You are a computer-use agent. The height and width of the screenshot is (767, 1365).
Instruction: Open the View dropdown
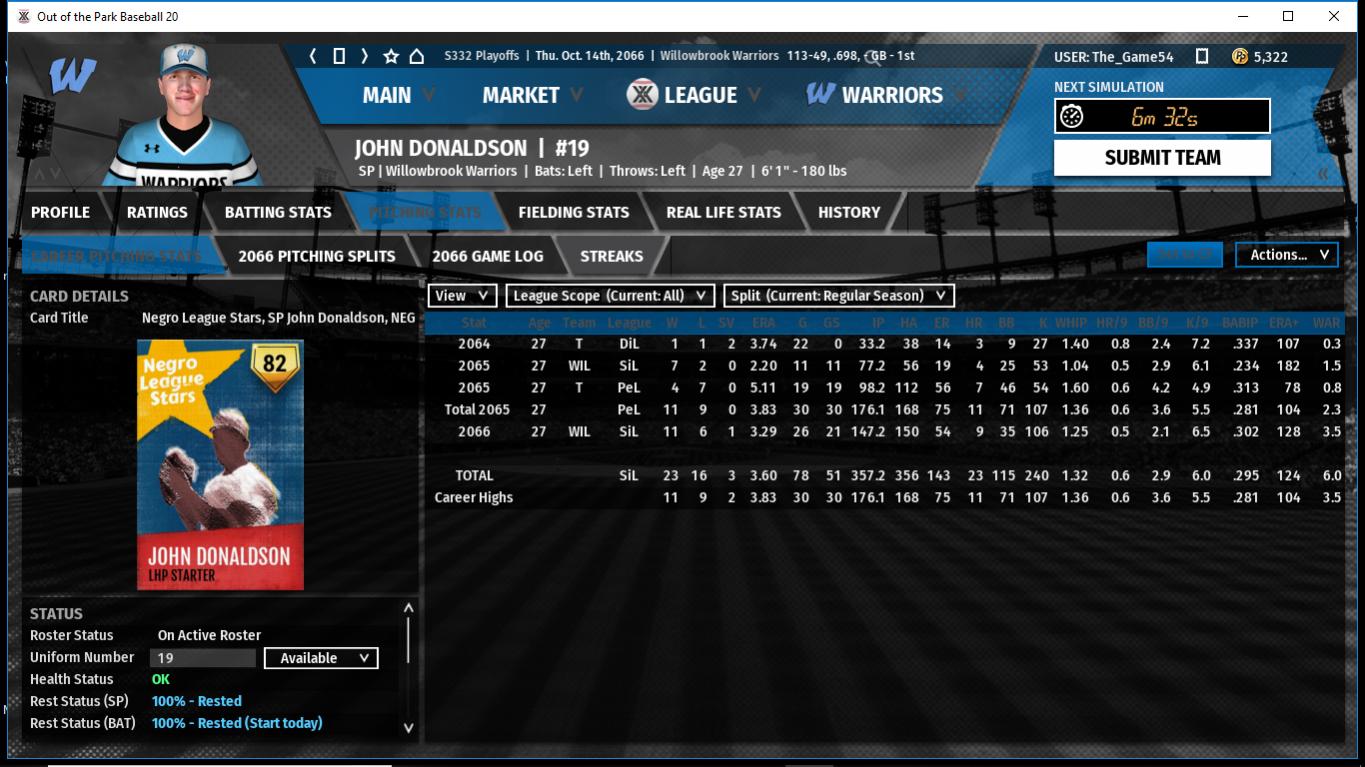click(462, 295)
